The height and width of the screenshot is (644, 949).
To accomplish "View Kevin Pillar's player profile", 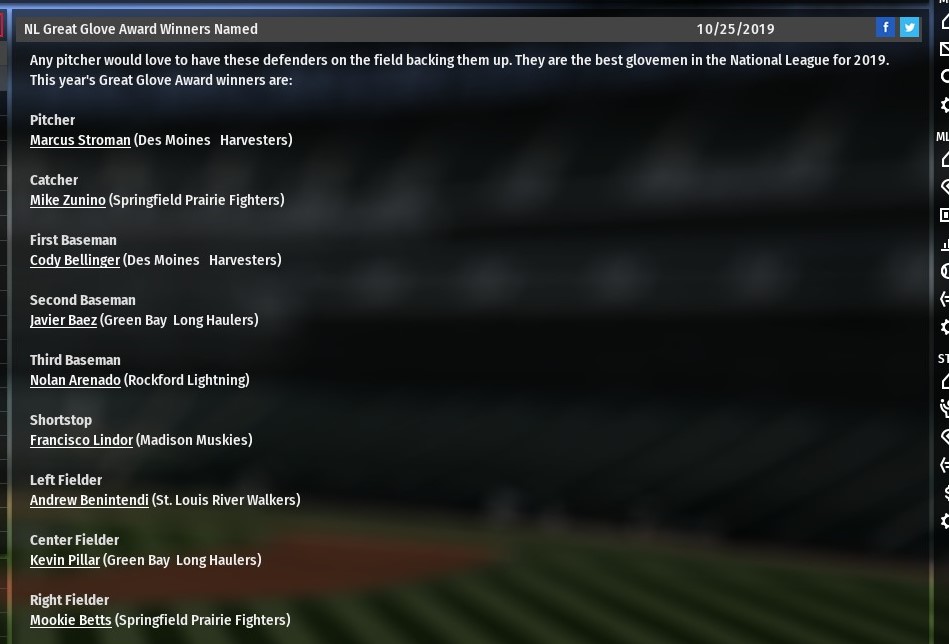I will (x=65, y=560).
